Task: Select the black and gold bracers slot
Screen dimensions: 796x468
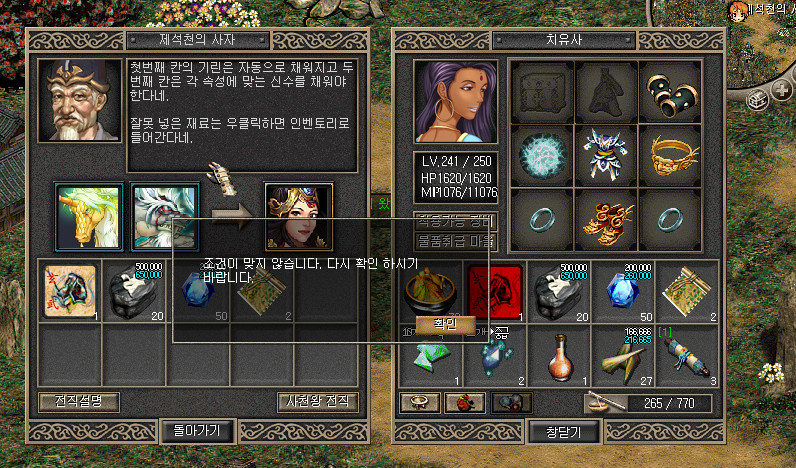Action: point(668,92)
